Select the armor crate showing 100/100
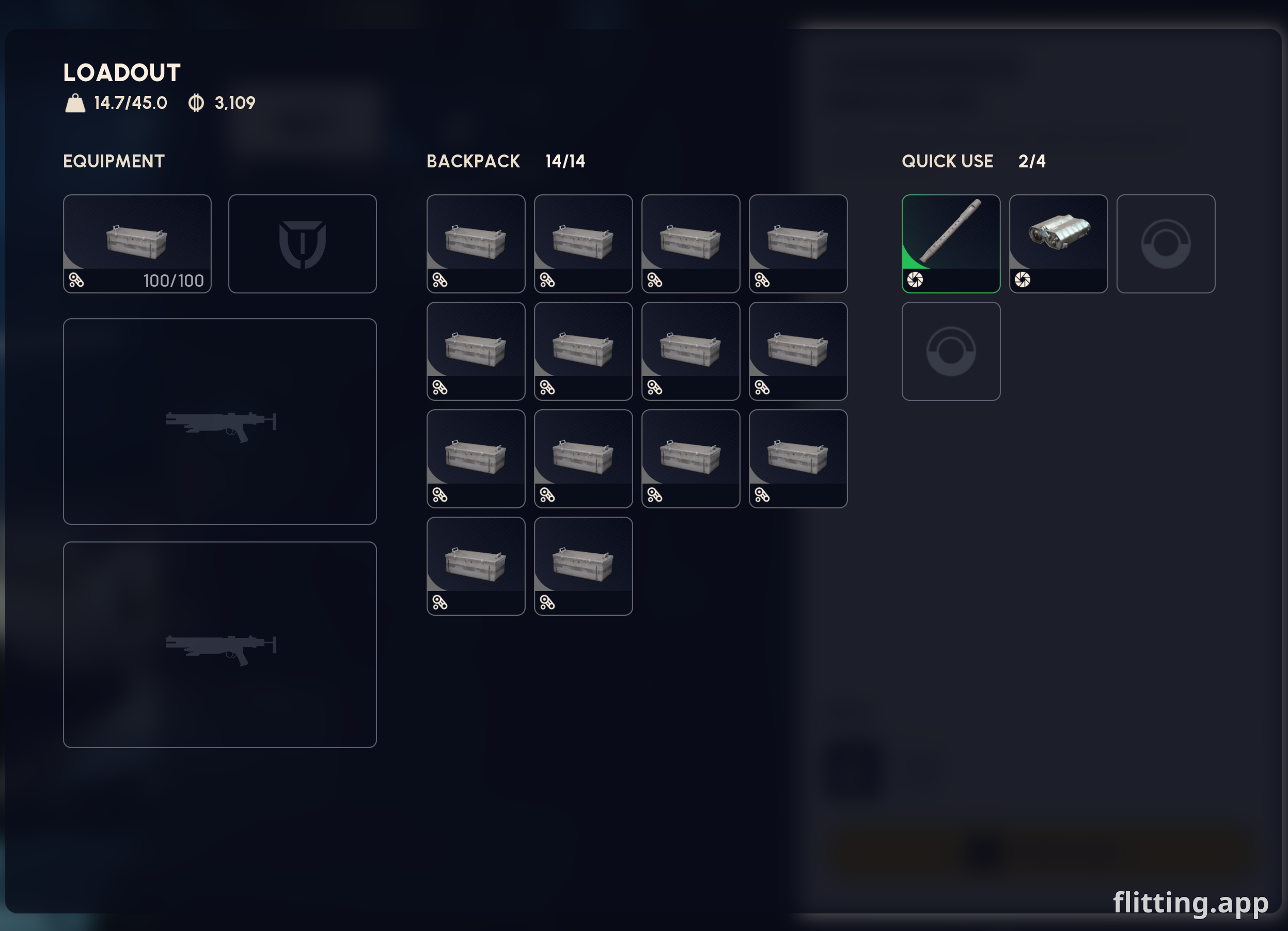The height and width of the screenshot is (931, 1288). [137, 239]
